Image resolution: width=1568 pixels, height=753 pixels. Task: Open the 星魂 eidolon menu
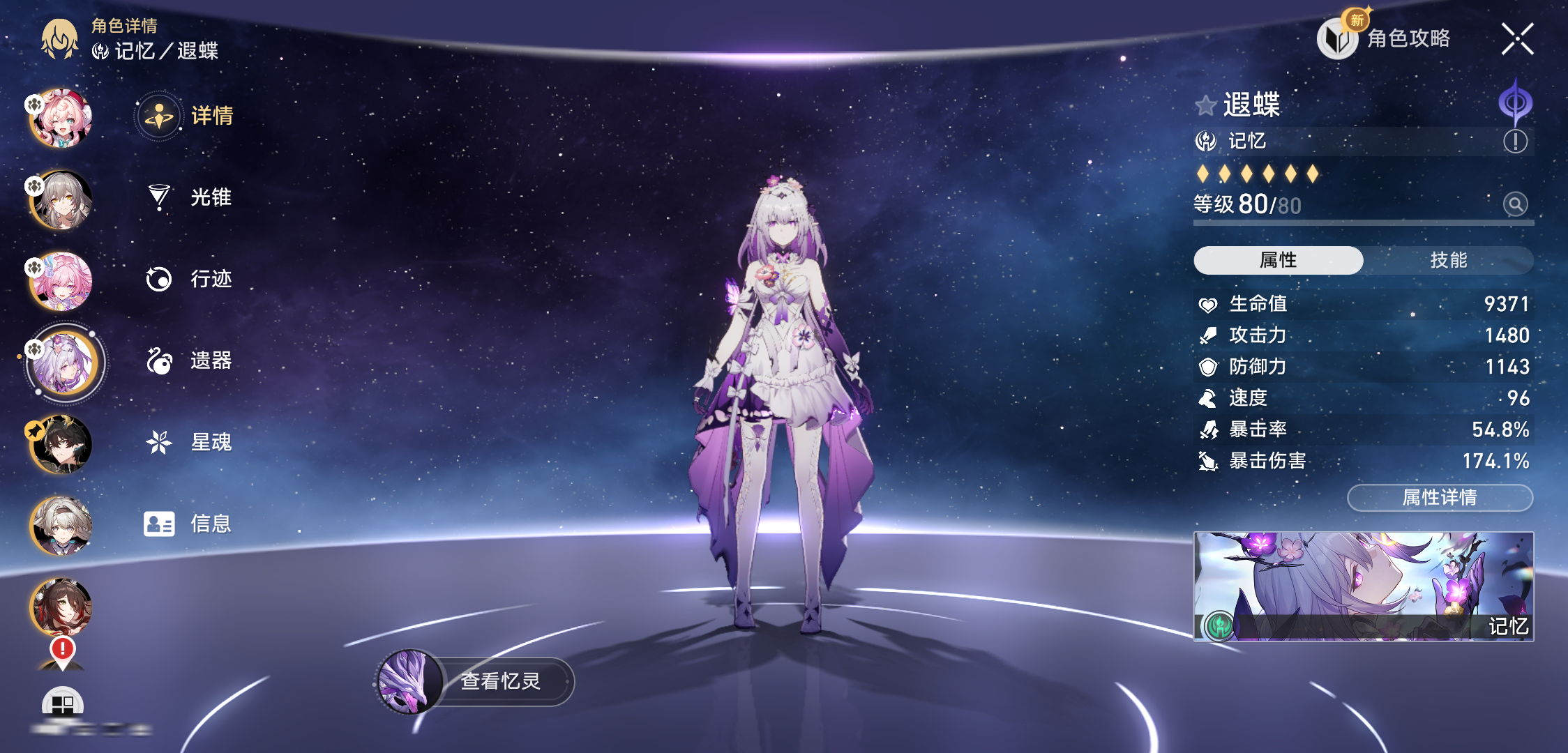(x=189, y=442)
